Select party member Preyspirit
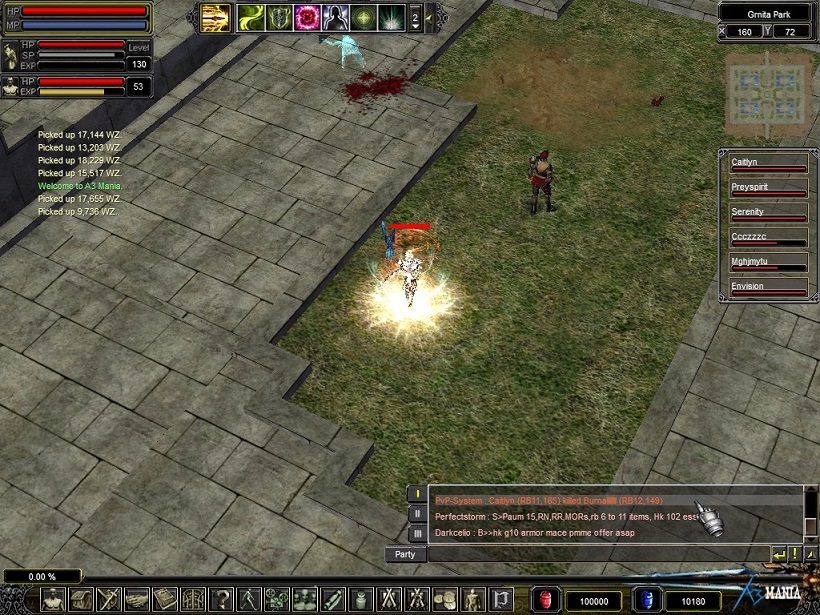The width and height of the screenshot is (820, 615). point(767,187)
